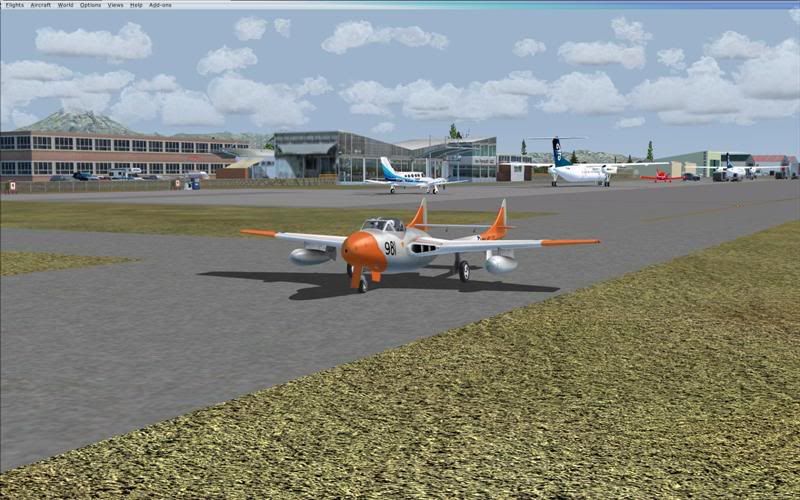Open the Add-ons menu
Image resolution: width=800 pixels, height=500 pixels.
tap(160, 5)
